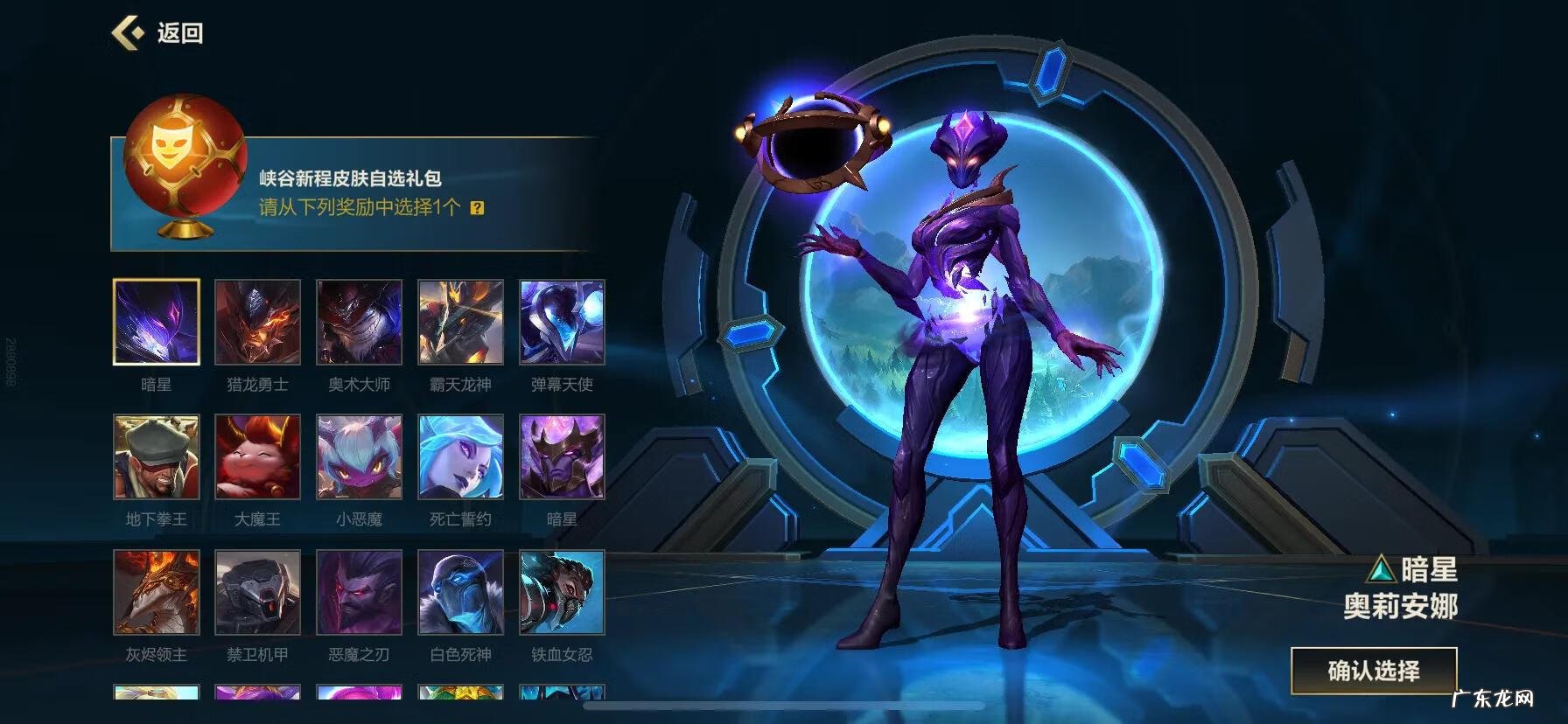Open the yellow question mark help icon
The height and width of the screenshot is (724, 1568).
pos(477,208)
